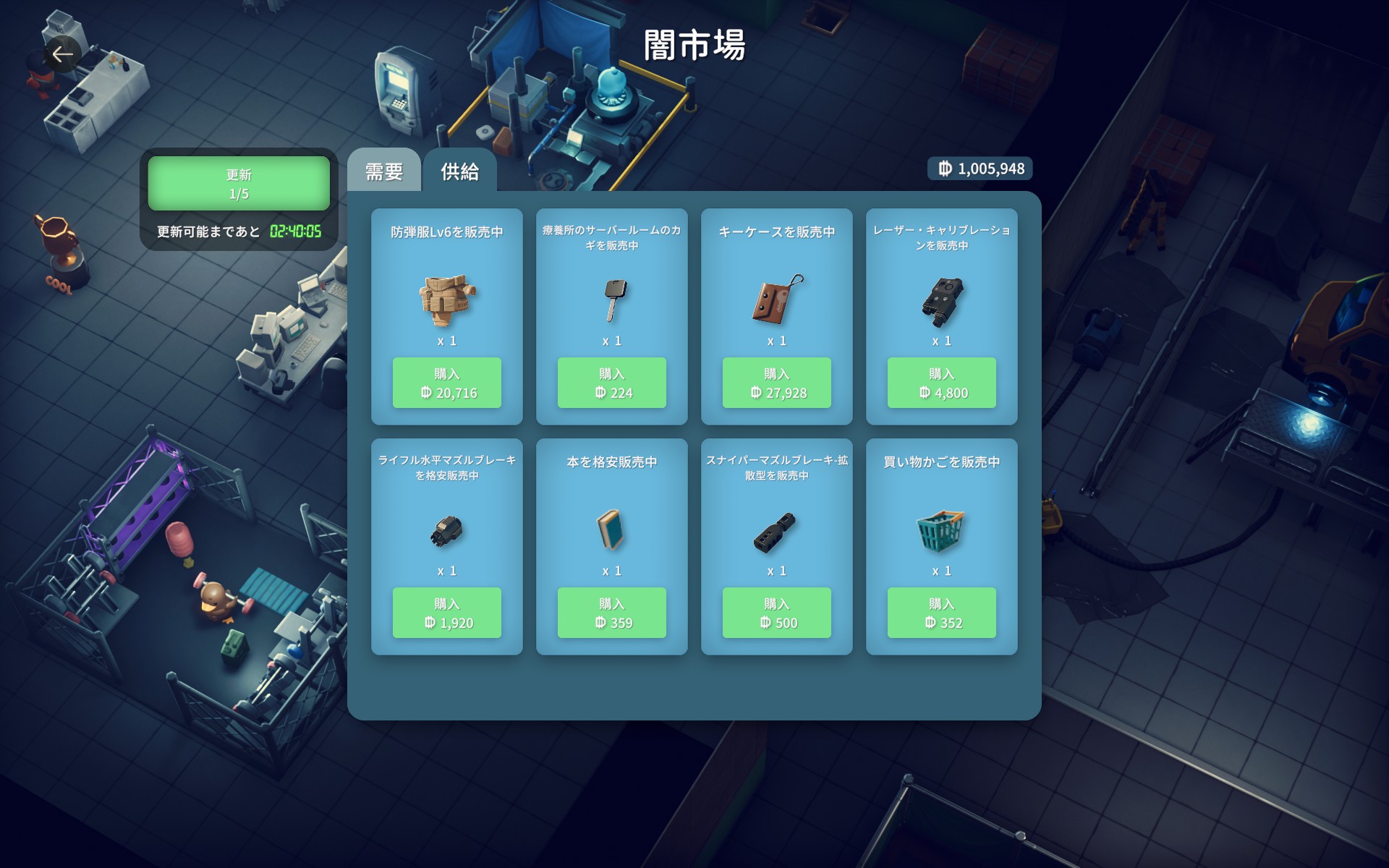Buy the sniper muzzle brake for 500
This screenshot has height=868, width=1389.
click(x=776, y=613)
